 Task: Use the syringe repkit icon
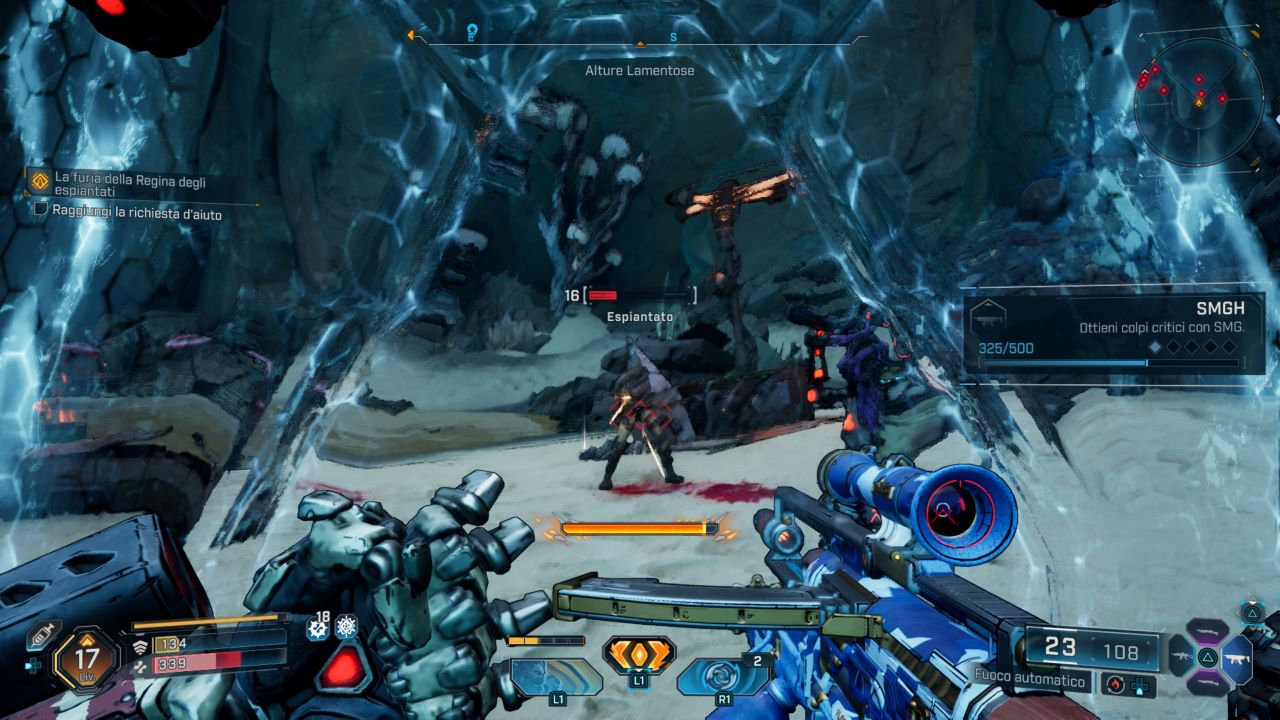pos(42,634)
